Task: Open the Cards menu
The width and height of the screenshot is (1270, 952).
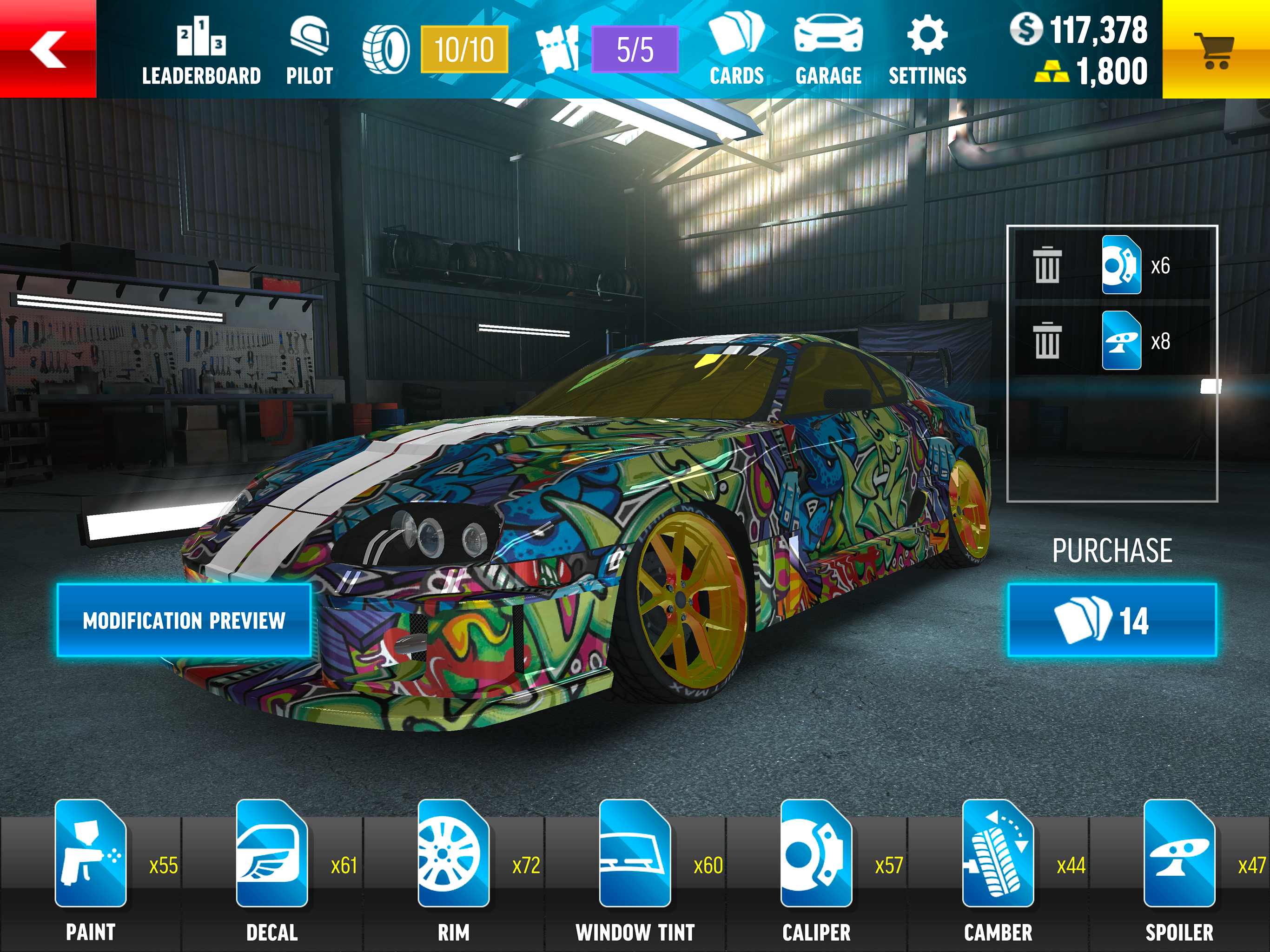Action: (737, 51)
